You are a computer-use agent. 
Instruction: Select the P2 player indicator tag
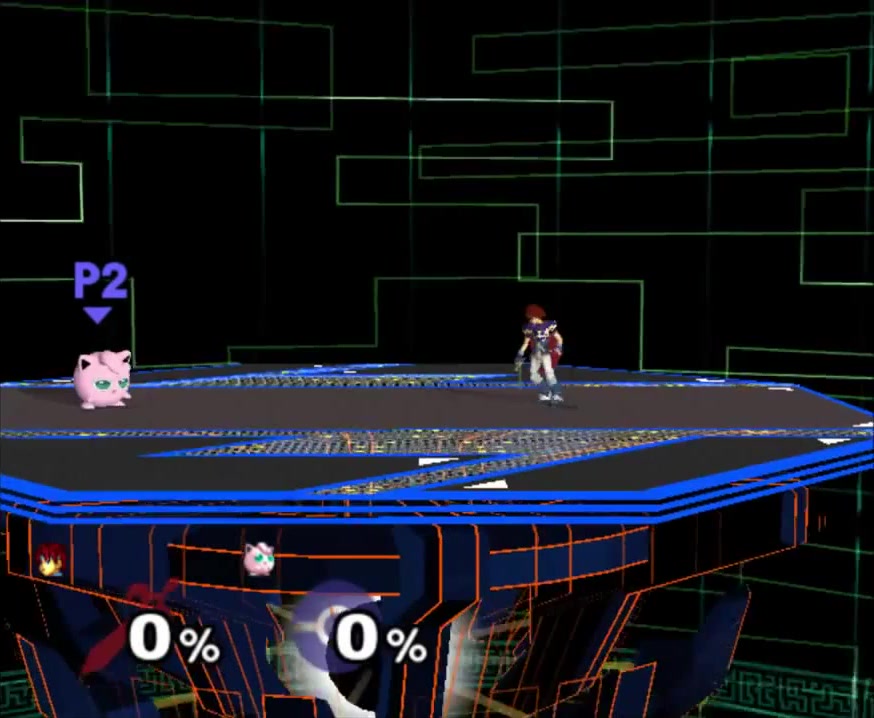100,288
